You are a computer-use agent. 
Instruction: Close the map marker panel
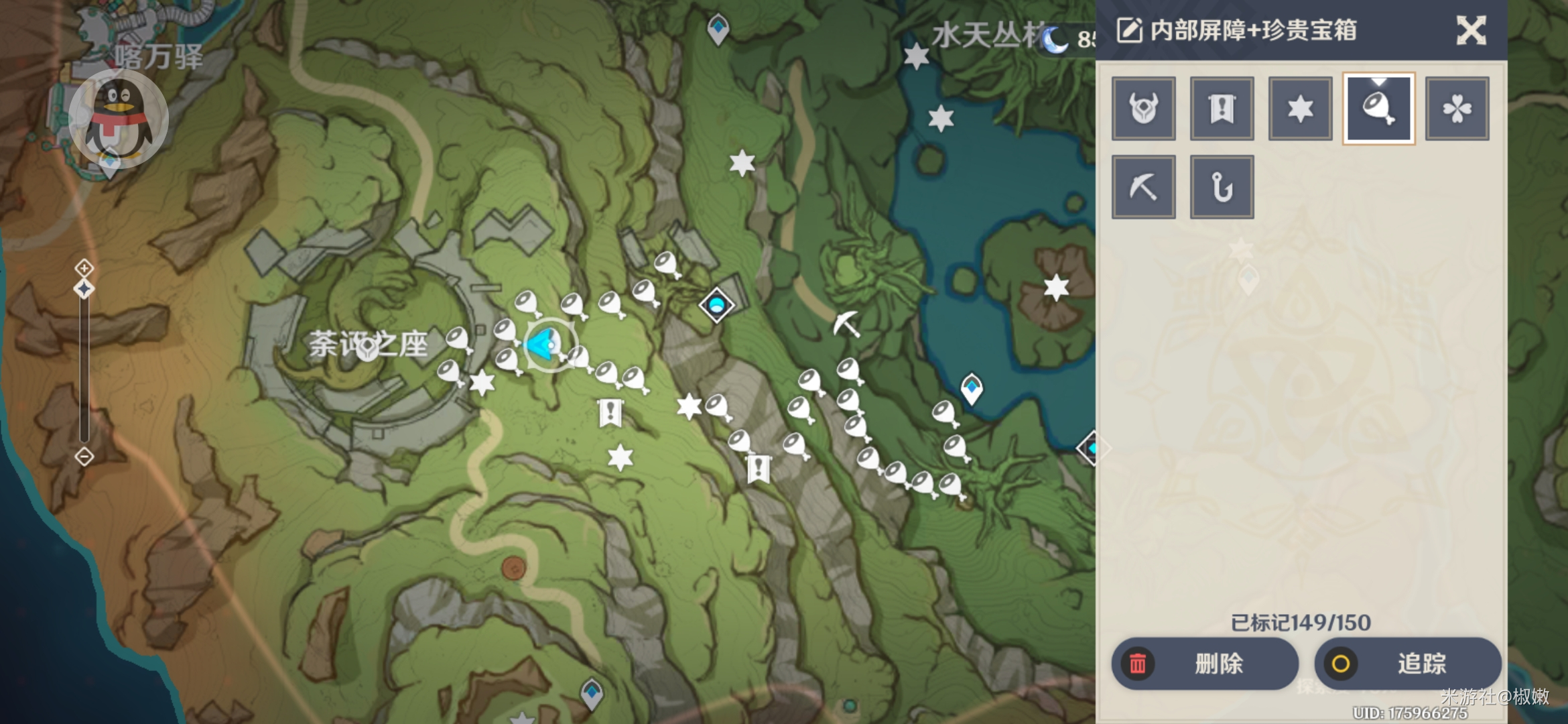(1471, 31)
